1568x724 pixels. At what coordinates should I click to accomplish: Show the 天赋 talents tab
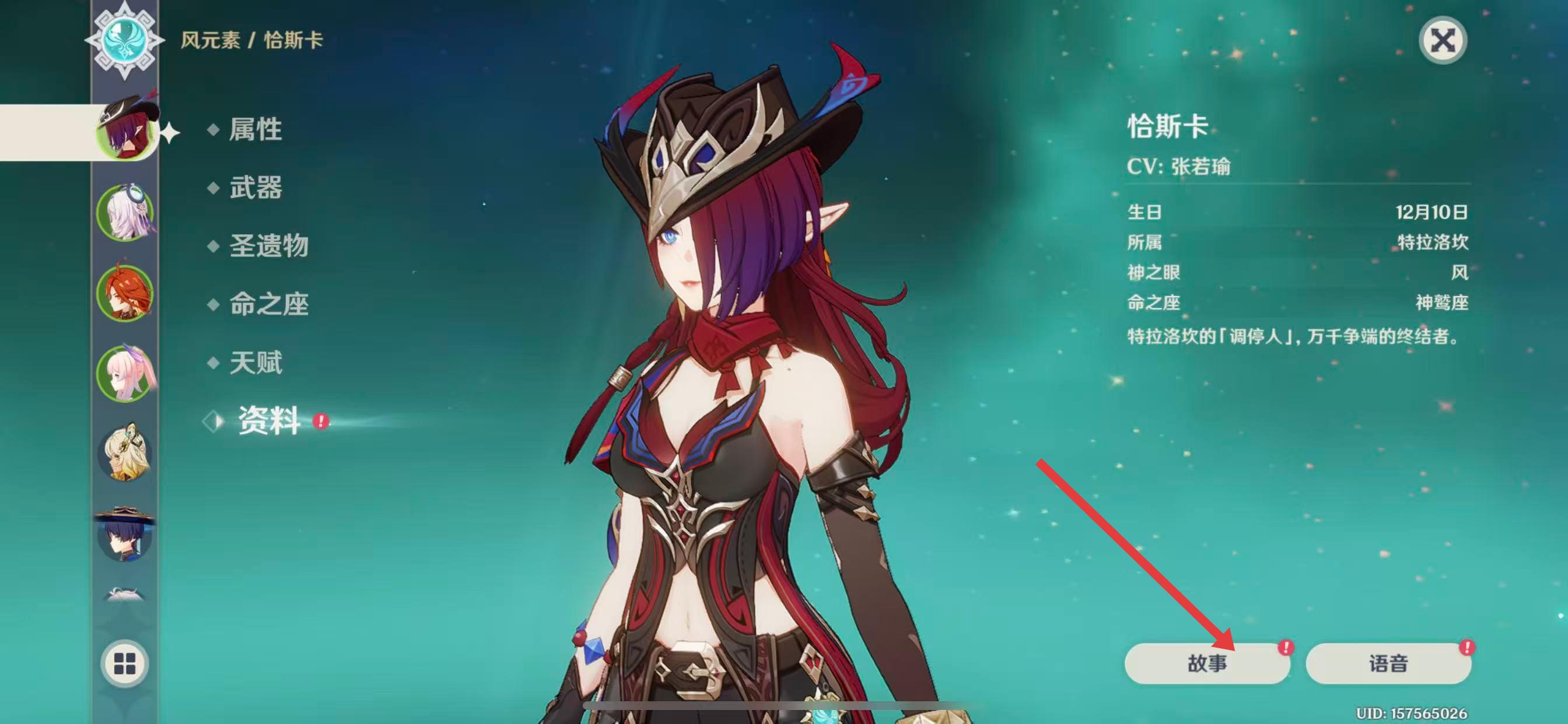[255, 363]
